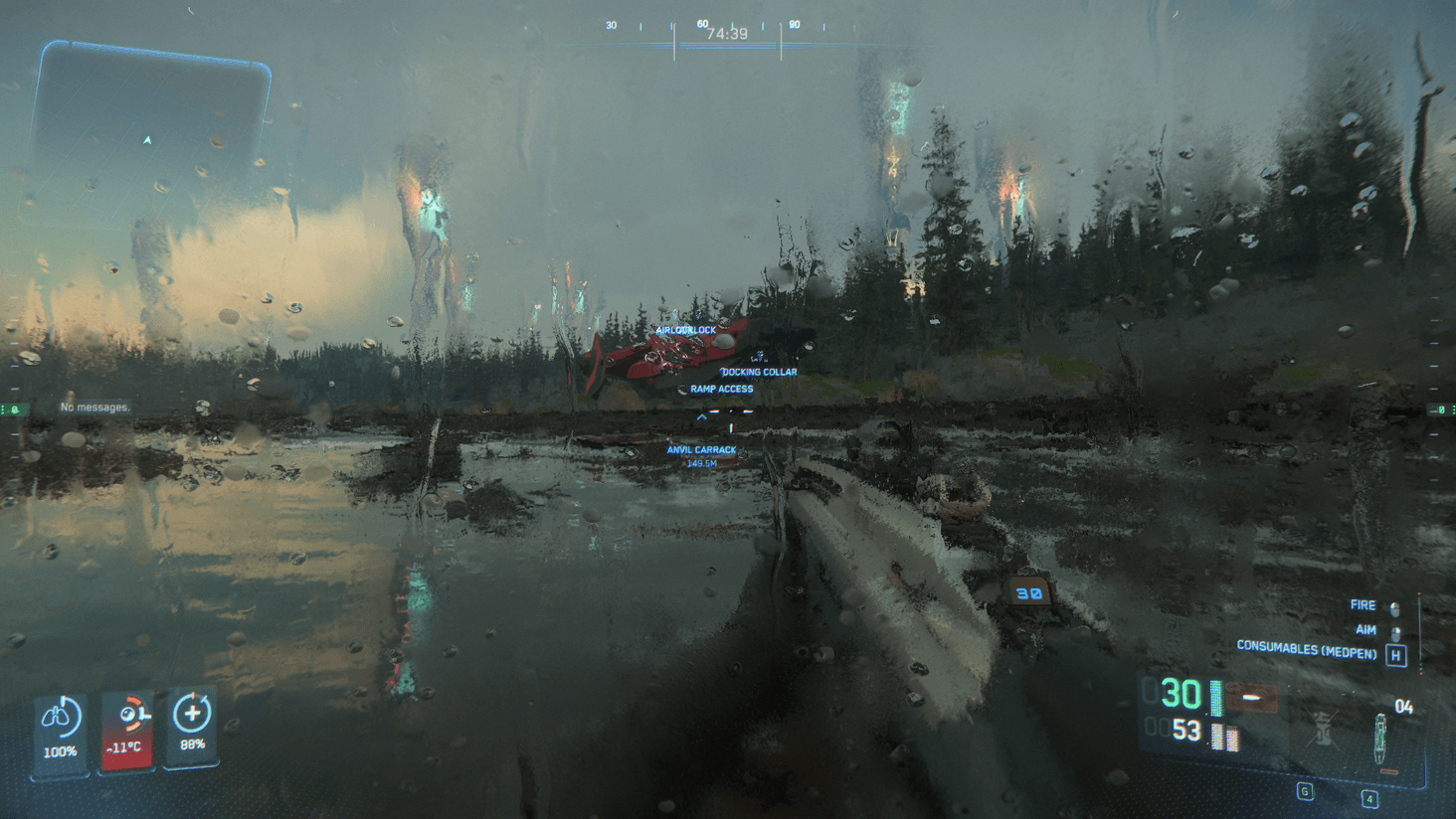Select the RAMP ACCESS entry label
The image size is (1456, 819).
tap(720, 388)
